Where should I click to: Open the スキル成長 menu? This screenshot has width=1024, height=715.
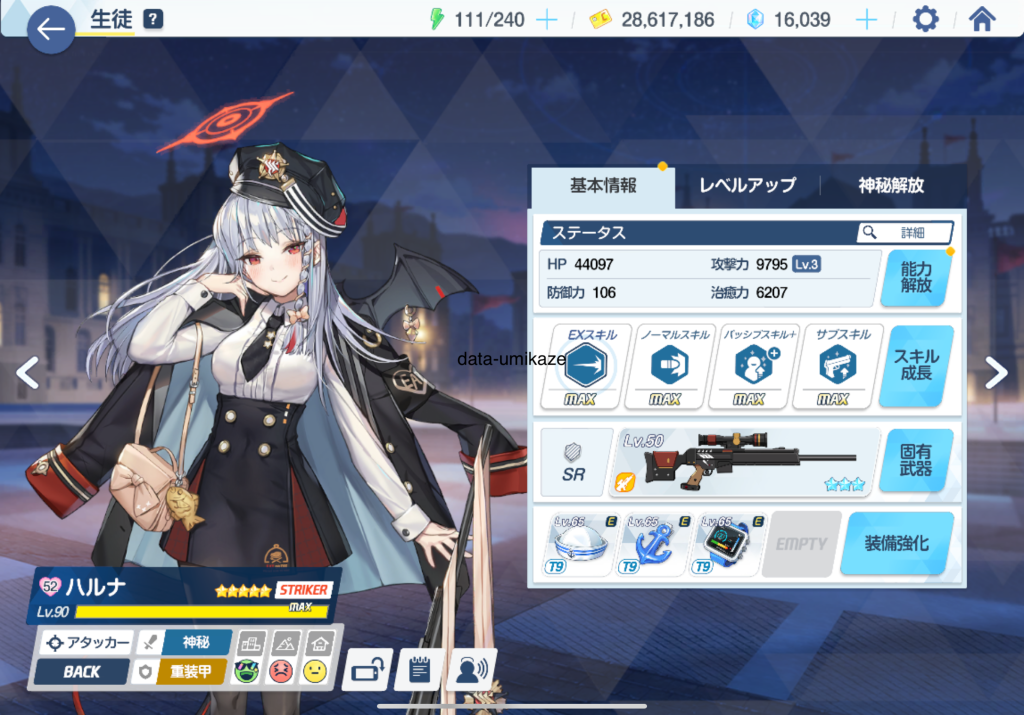coord(916,365)
